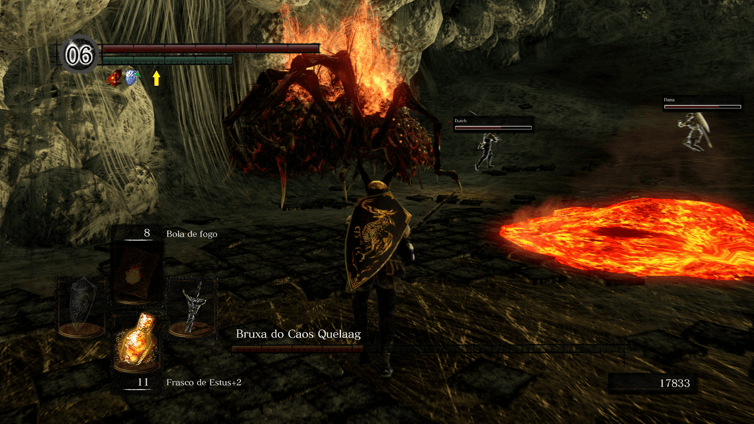Select the left-hand shield equipment slot
The image size is (754, 424).
[82, 307]
